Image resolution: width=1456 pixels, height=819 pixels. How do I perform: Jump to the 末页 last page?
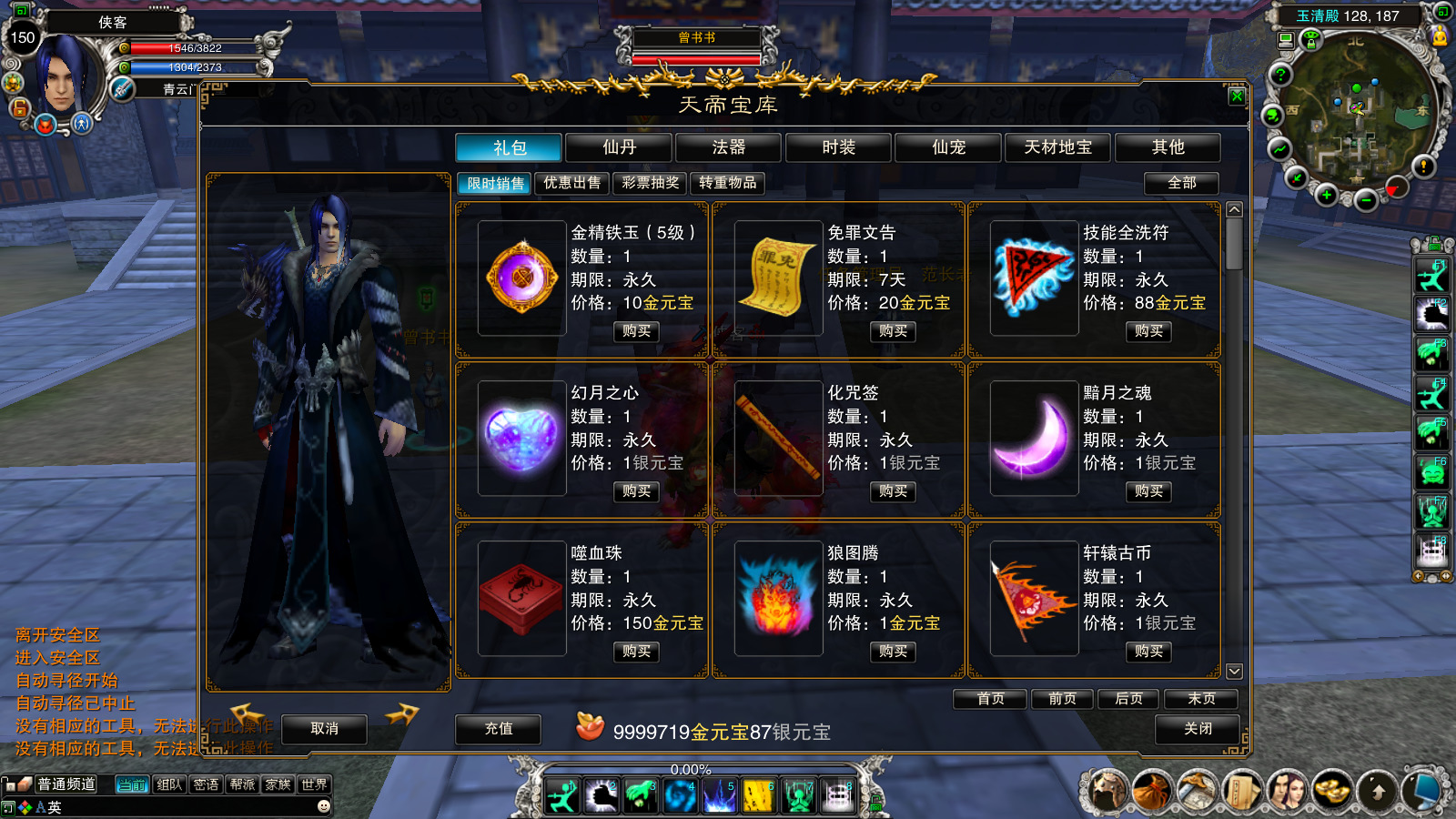pos(1201,699)
